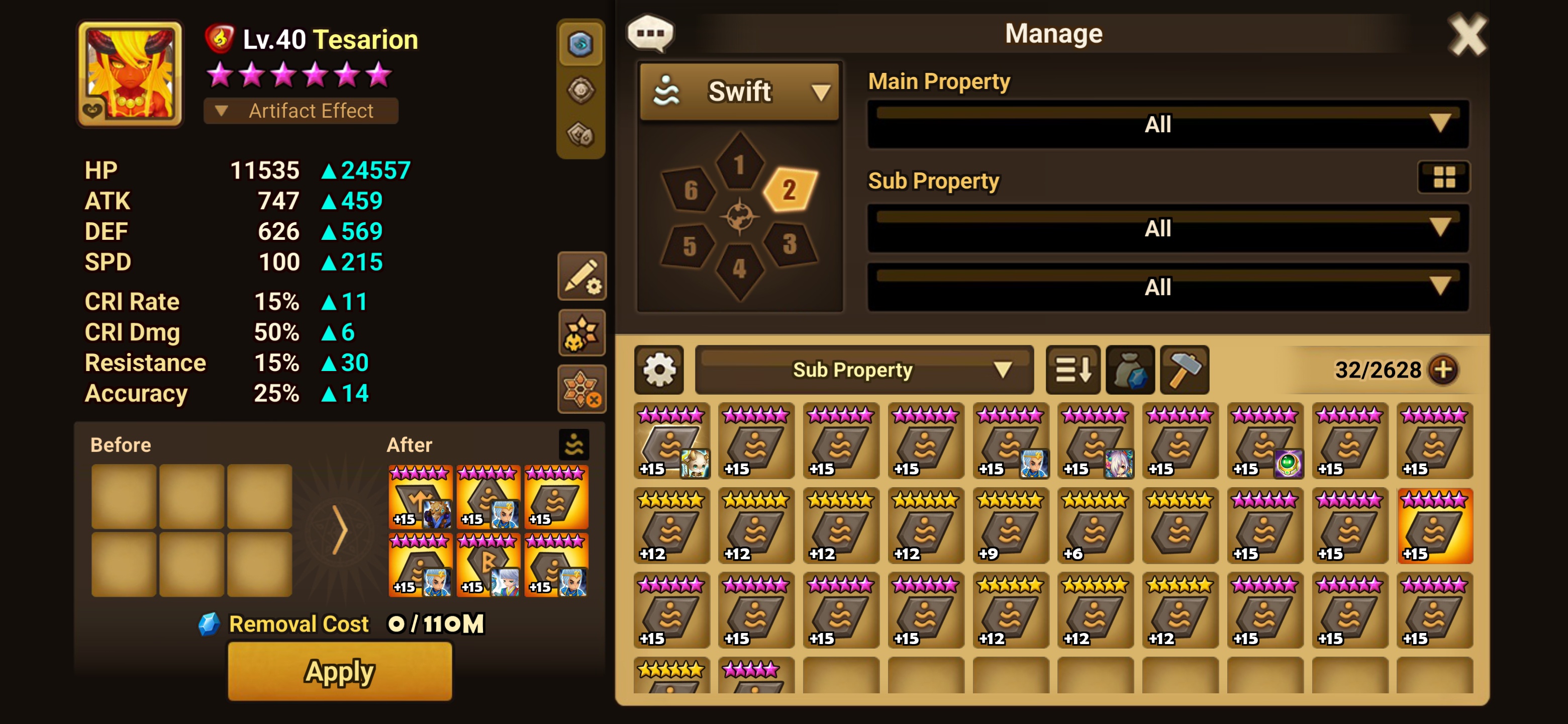Choose rune slot 6 on the hexagon

[x=690, y=190]
